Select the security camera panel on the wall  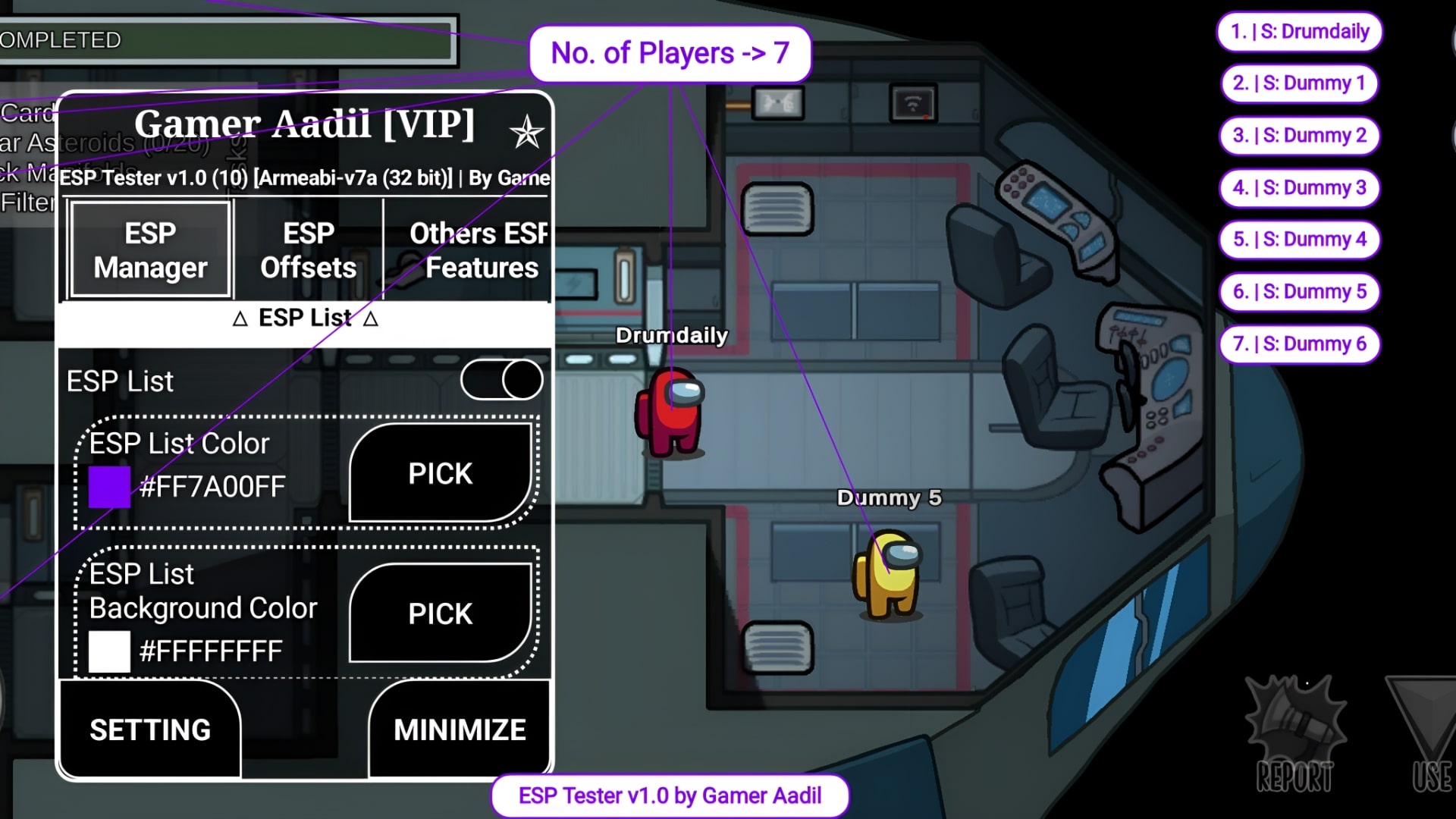tap(777, 104)
